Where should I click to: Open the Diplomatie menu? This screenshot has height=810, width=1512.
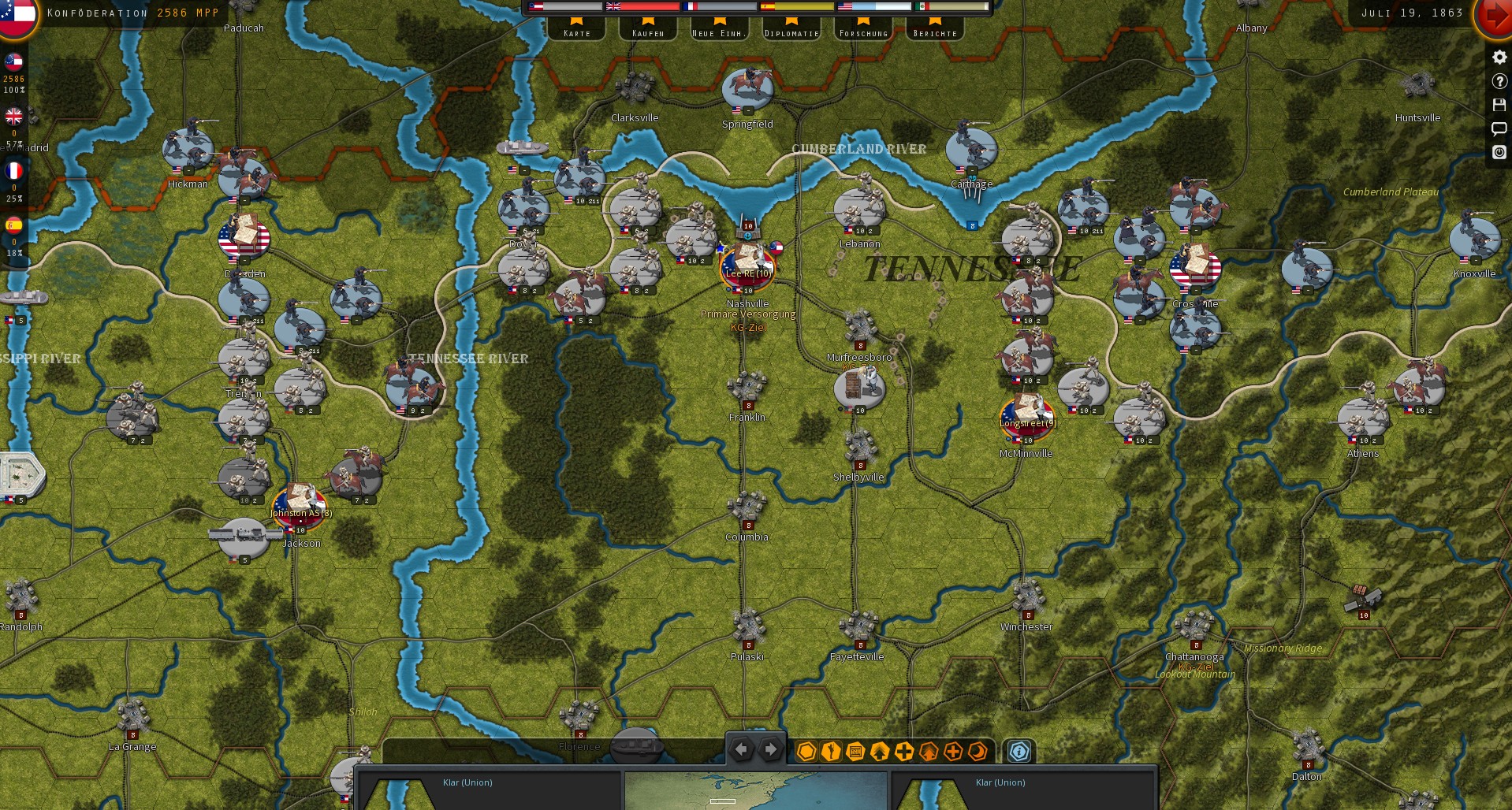[791, 30]
